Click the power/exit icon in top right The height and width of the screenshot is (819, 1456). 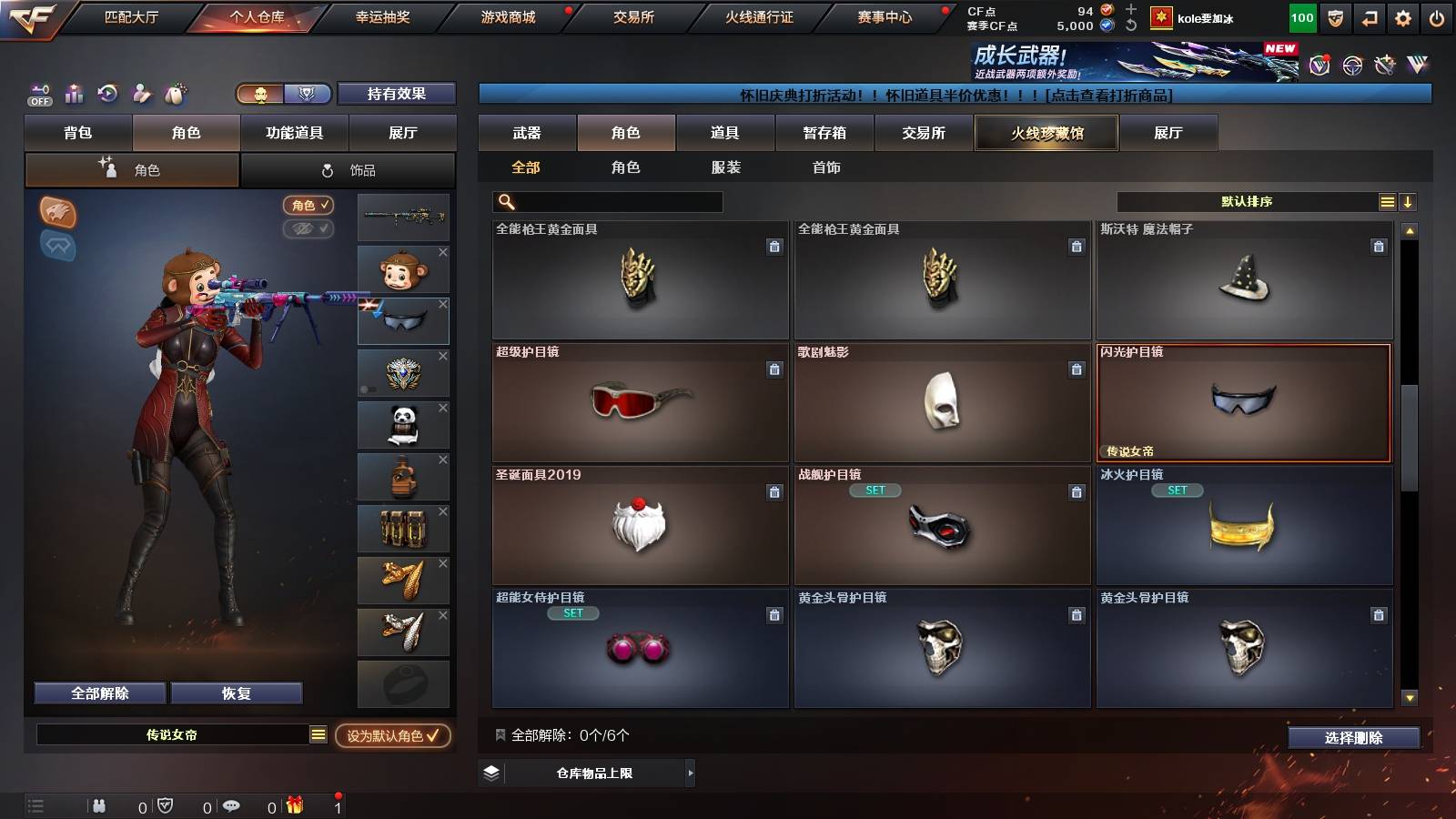pyautogui.click(x=1438, y=16)
